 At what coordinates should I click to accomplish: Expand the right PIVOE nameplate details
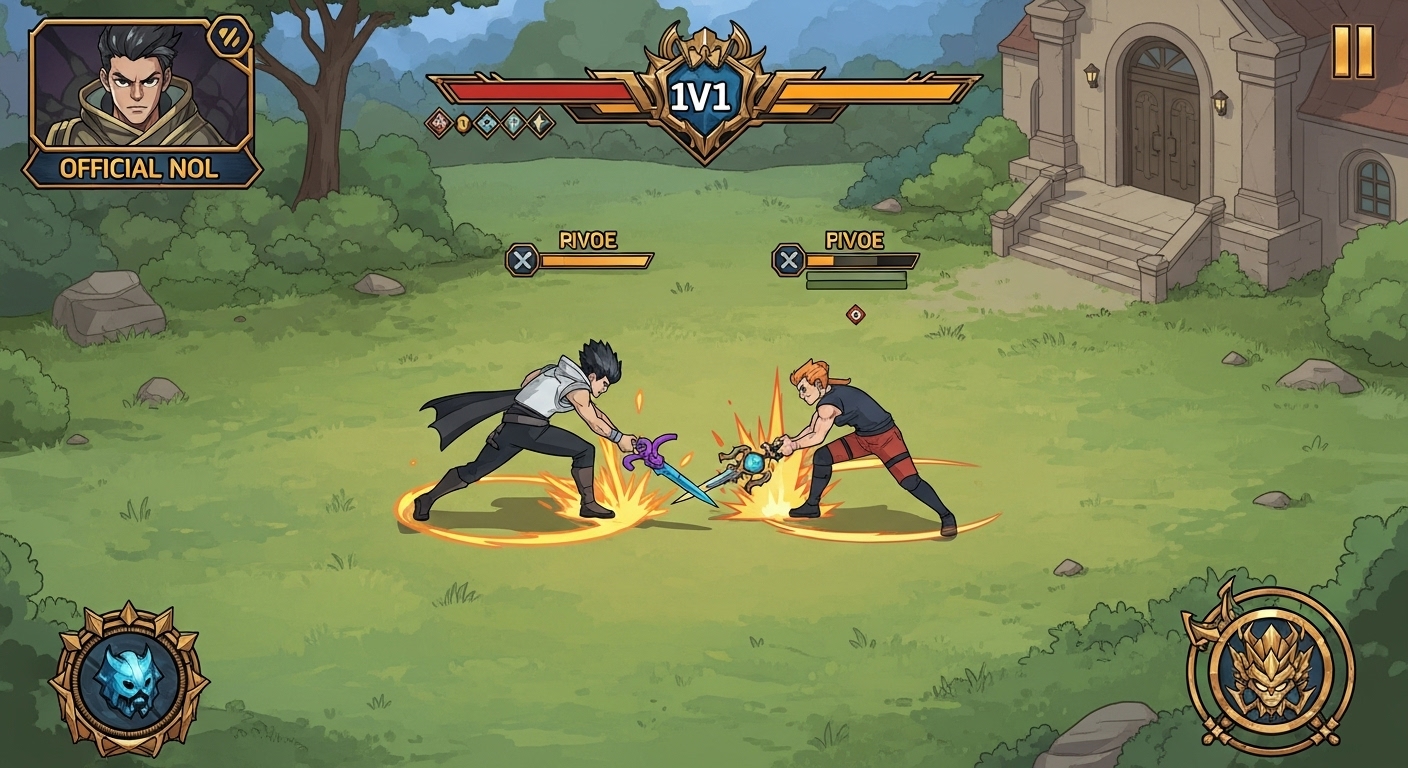[856, 240]
